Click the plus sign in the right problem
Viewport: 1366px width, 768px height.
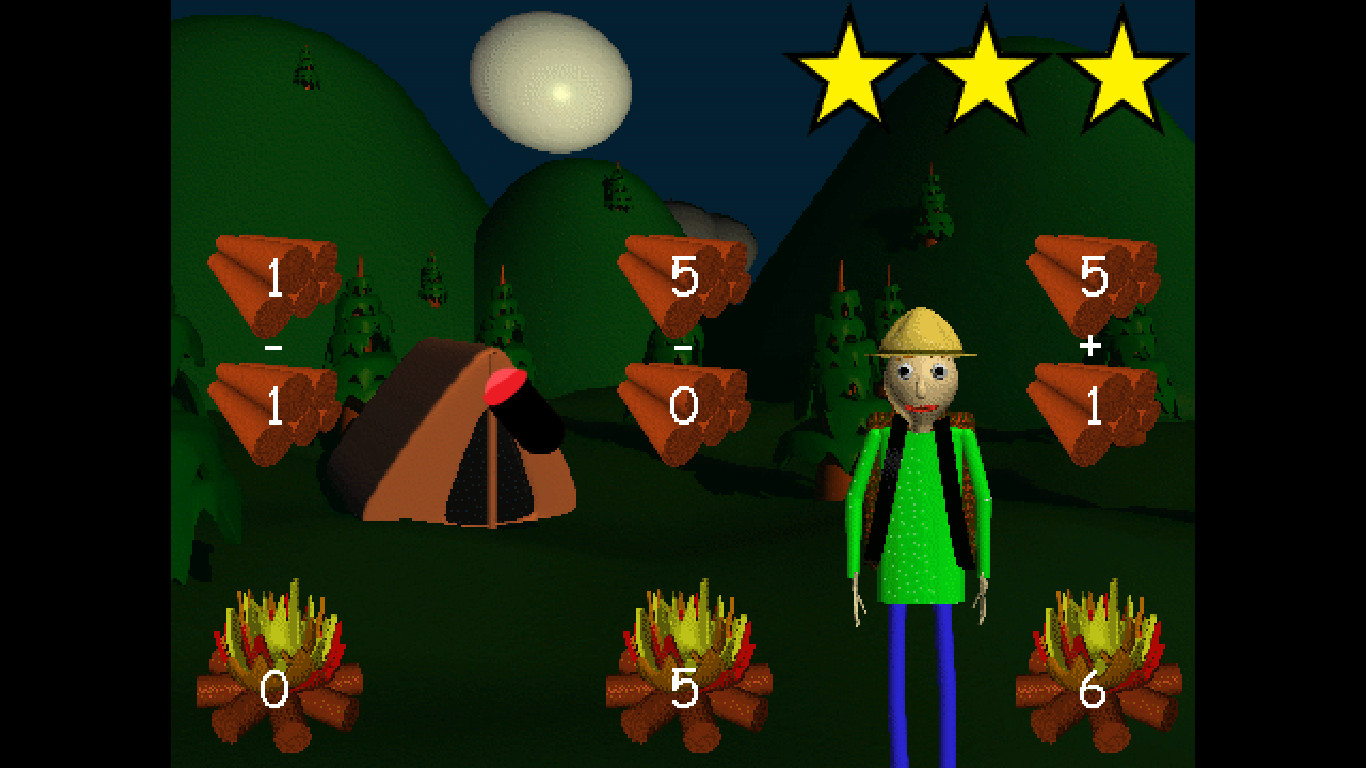tap(1092, 345)
